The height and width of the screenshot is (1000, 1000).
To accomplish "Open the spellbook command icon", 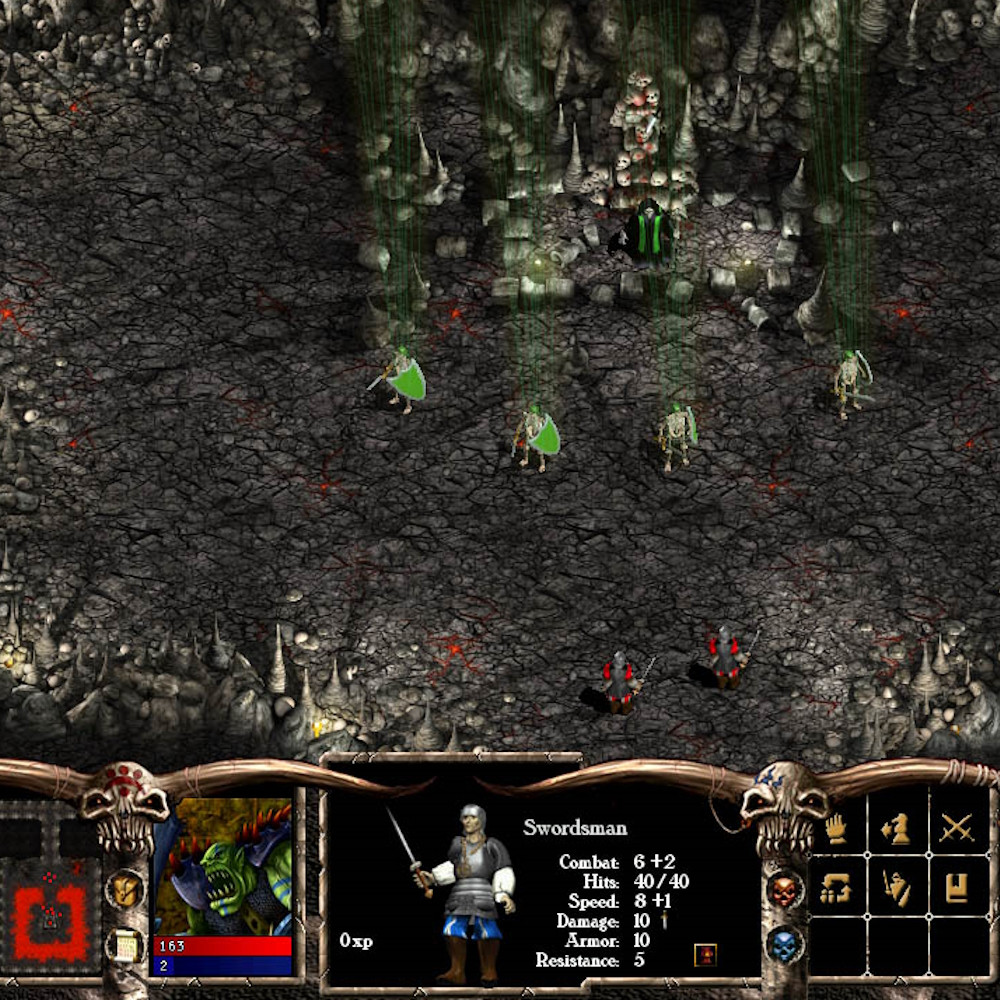I will pos(956,887).
